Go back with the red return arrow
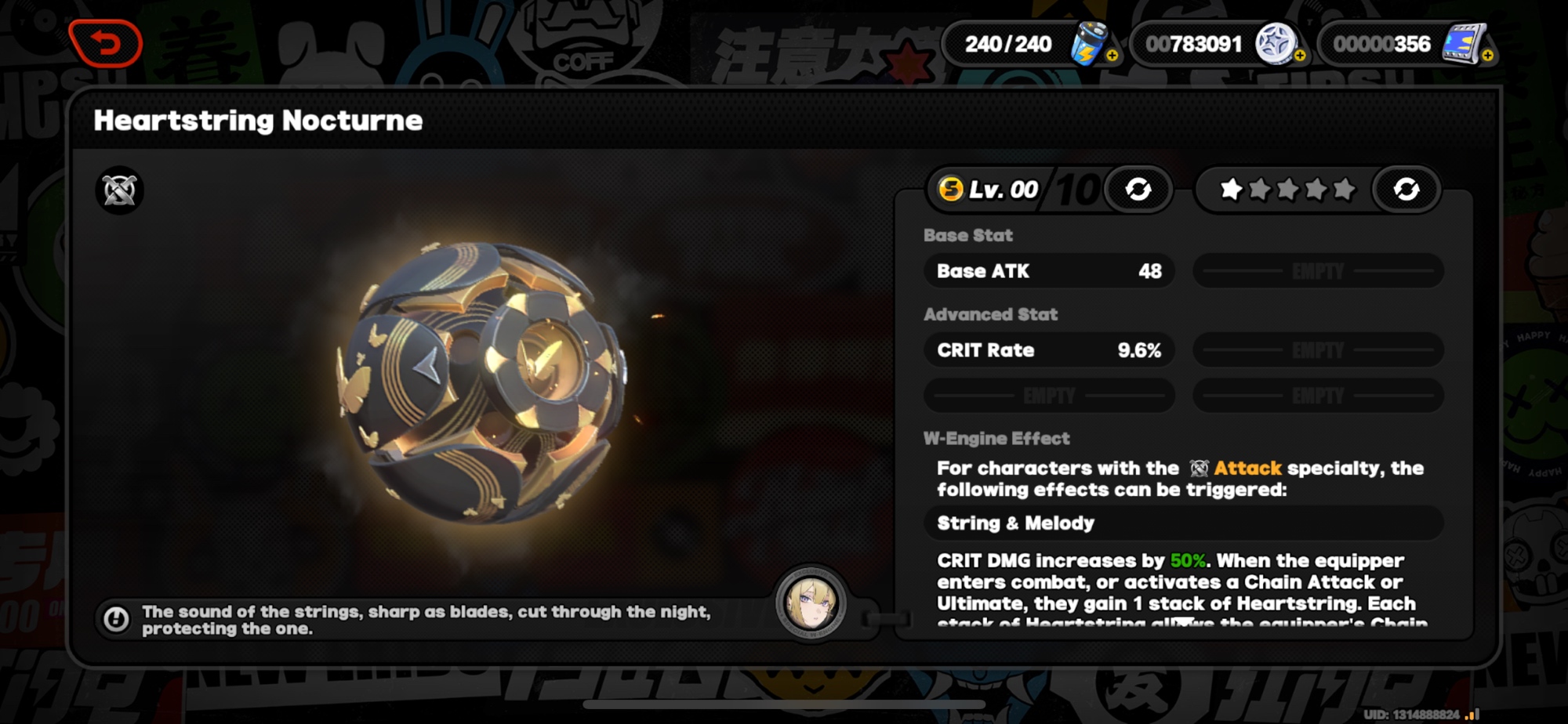 [106, 43]
